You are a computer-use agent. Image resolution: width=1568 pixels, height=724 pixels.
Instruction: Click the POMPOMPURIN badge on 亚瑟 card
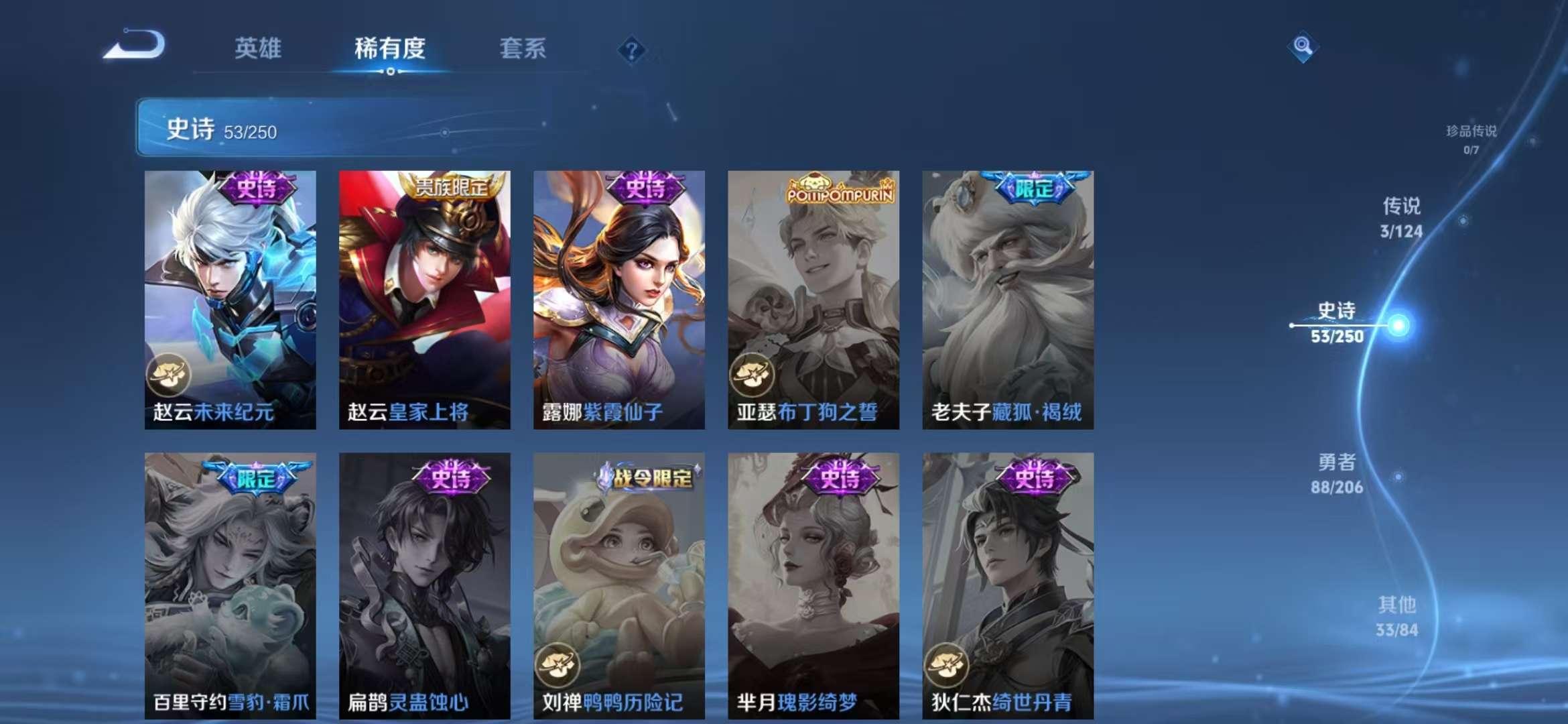click(840, 190)
